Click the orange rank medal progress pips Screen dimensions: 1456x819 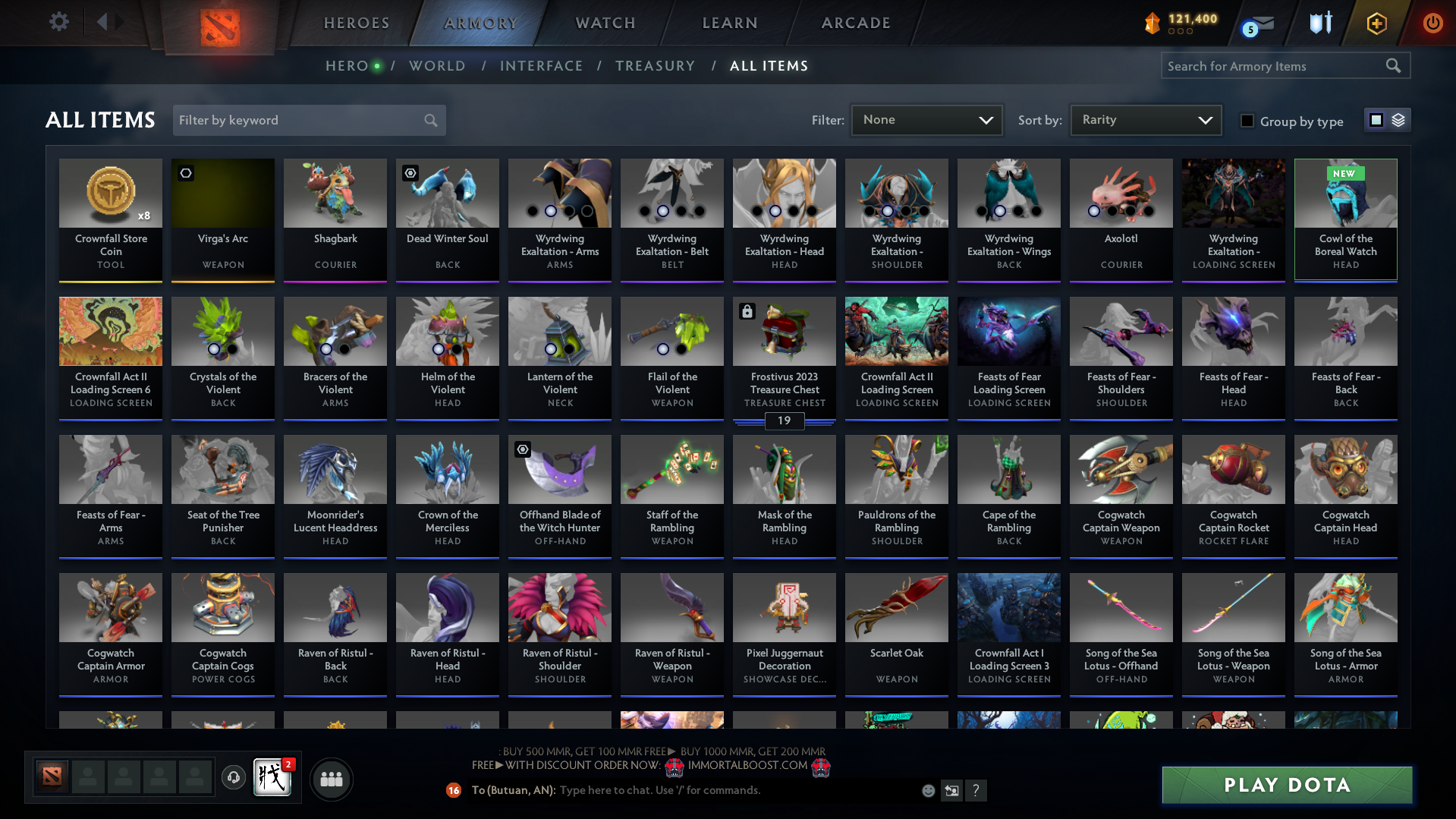click(1180, 32)
